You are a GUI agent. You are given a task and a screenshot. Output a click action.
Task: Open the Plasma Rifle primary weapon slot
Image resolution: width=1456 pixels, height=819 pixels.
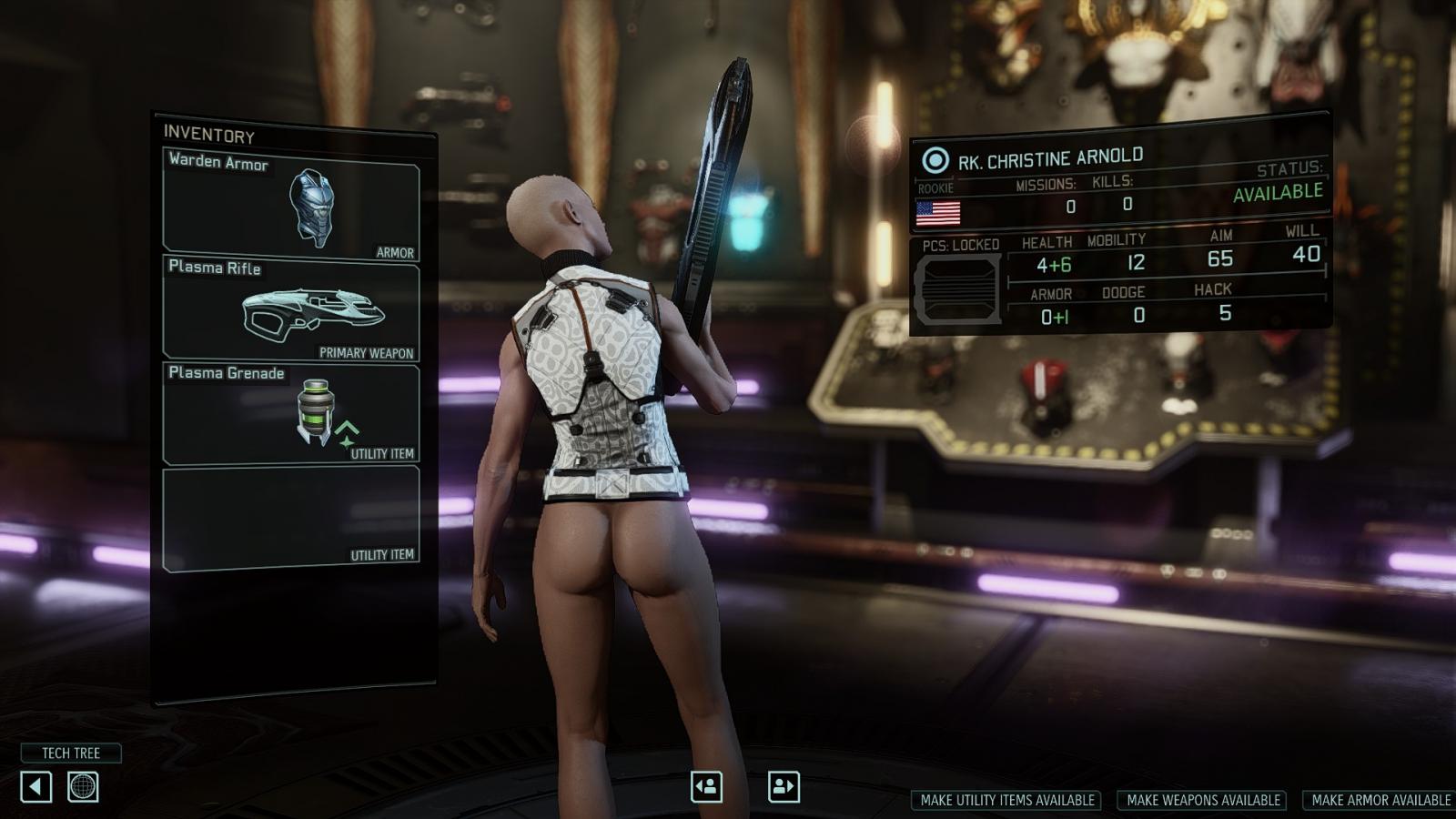(x=291, y=309)
